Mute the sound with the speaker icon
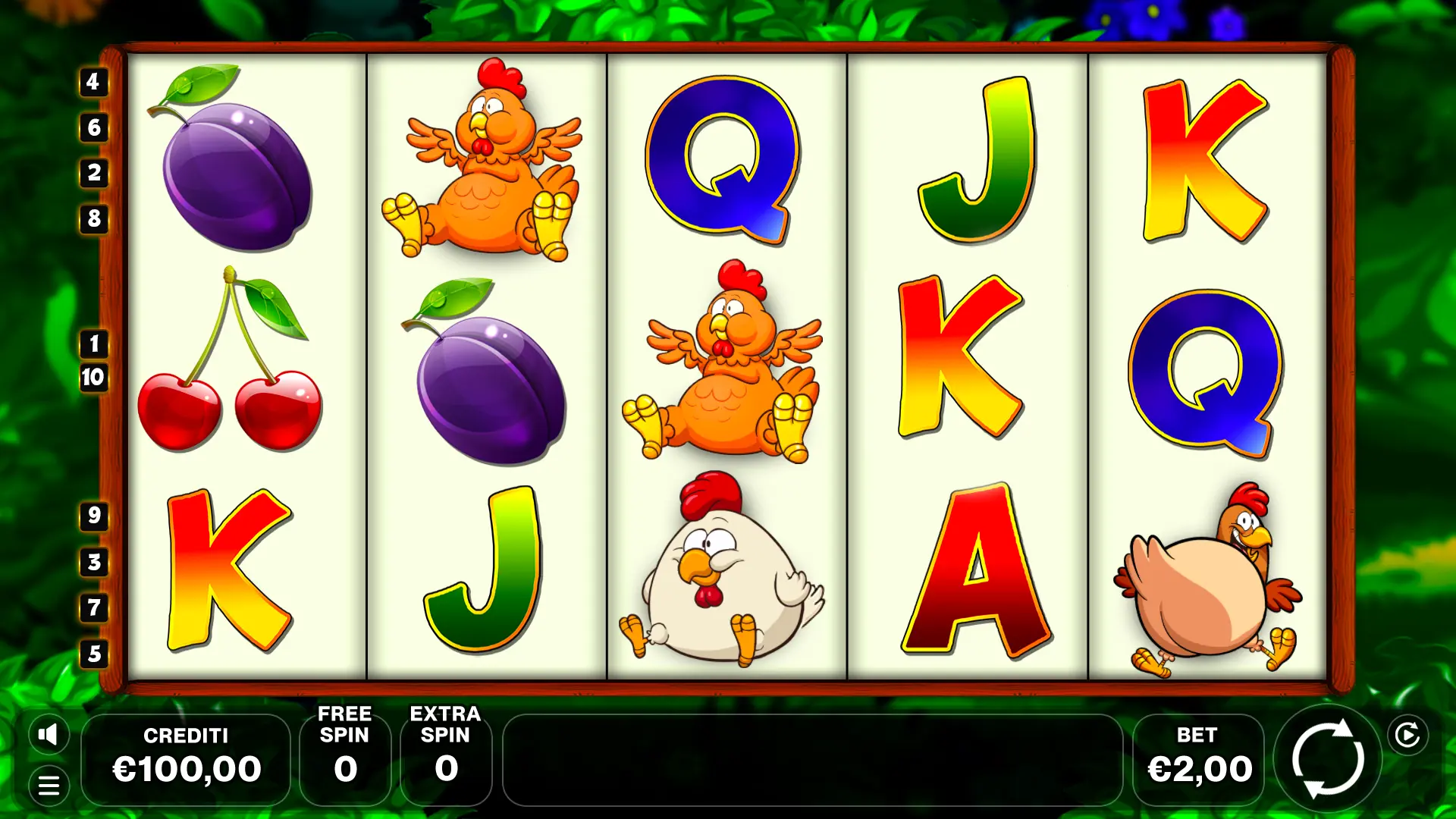Image resolution: width=1456 pixels, height=819 pixels. [x=49, y=734]
